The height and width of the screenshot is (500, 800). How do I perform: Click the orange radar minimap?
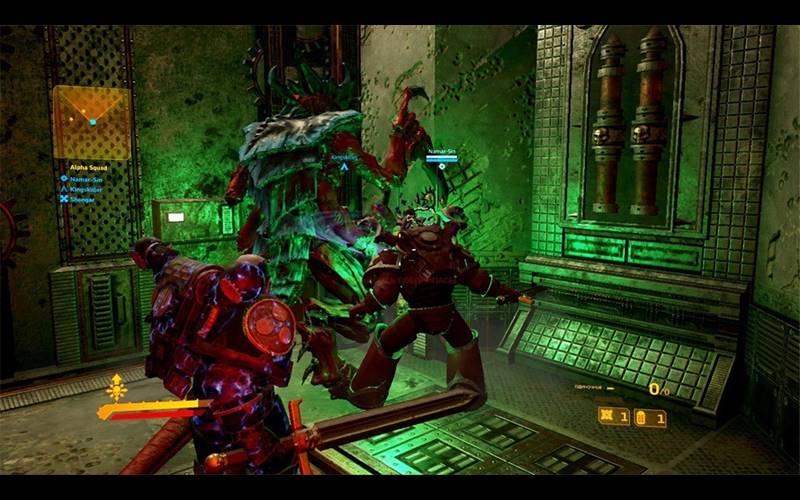pyautogui.click(x=91, y=122)
